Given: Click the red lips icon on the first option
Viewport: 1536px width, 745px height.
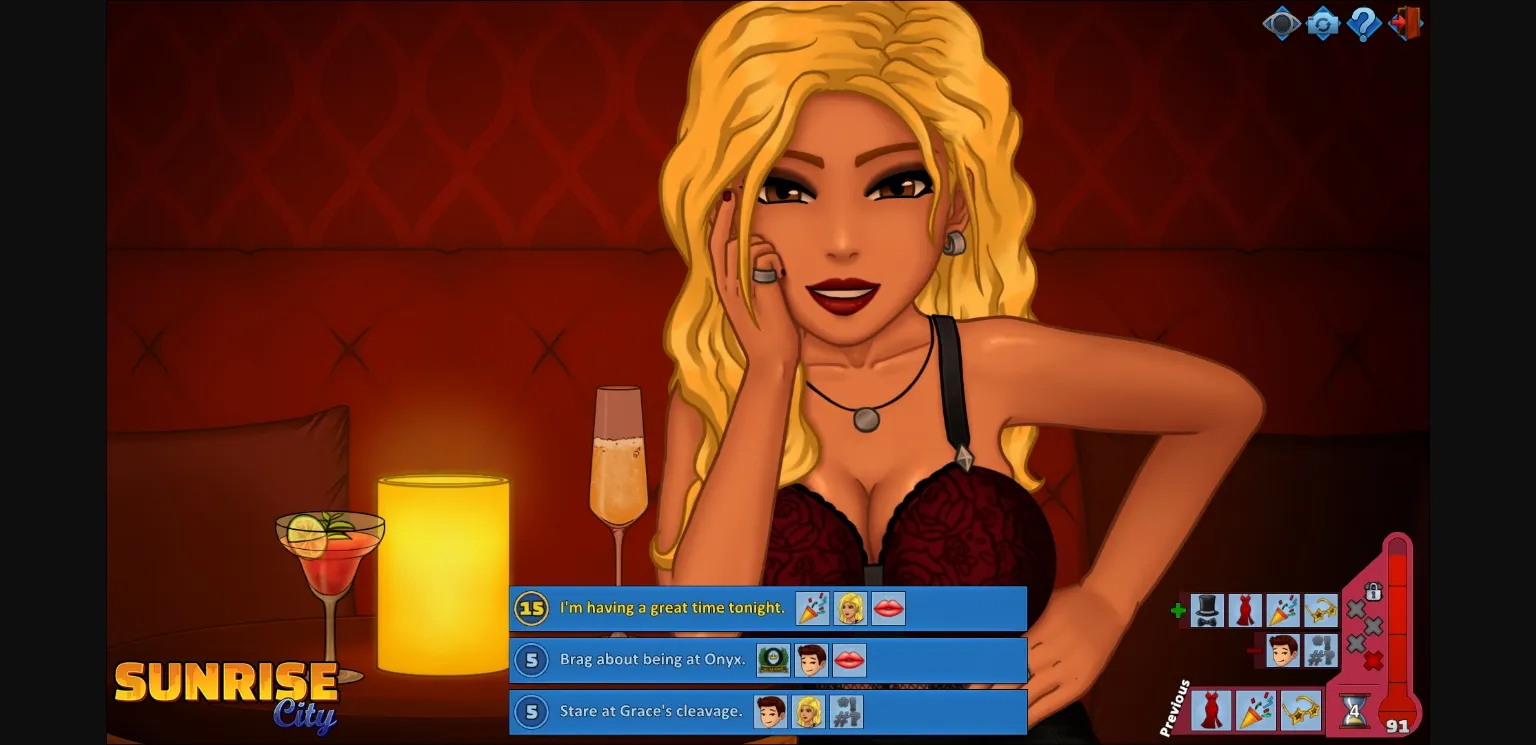Looking at the screenshot, I should click(888, 607).
